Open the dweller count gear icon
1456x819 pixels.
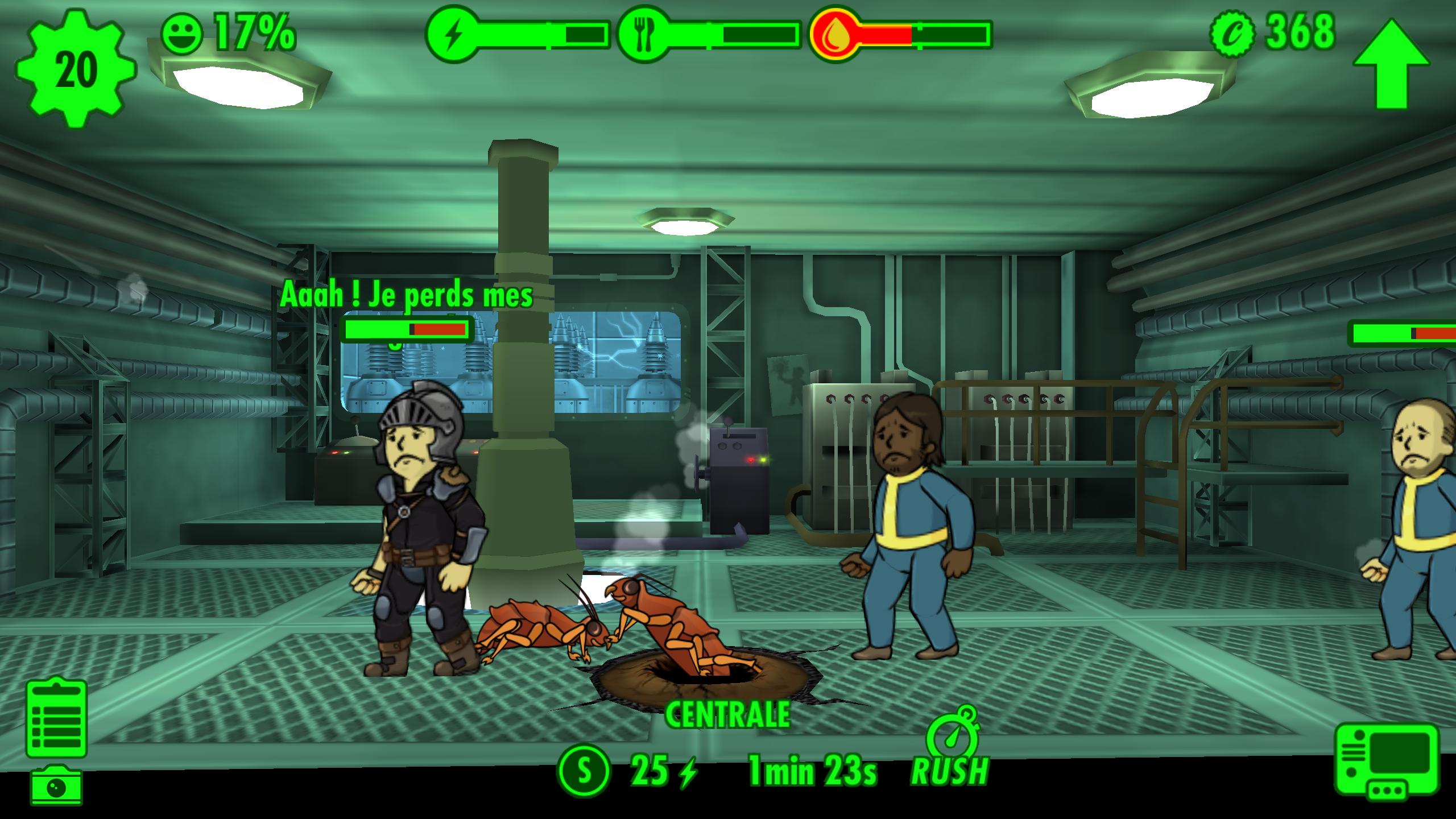pos(76,69)
